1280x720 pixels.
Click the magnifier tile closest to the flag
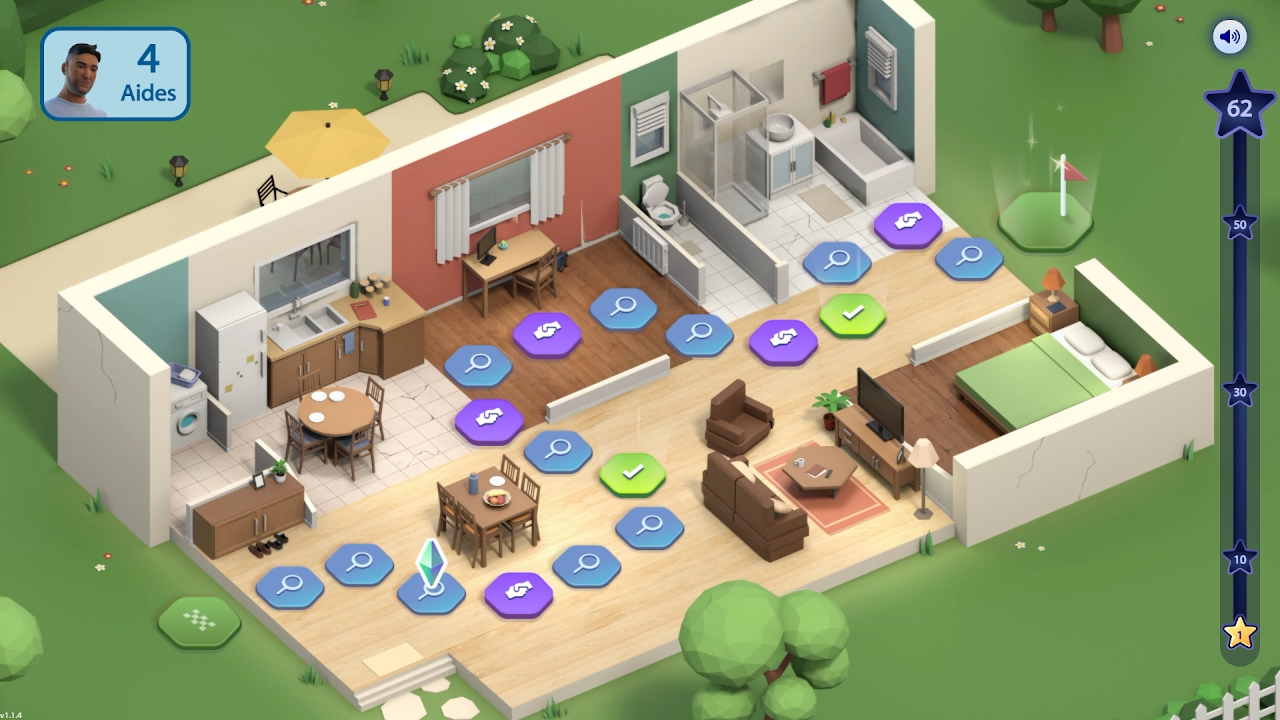969,257
